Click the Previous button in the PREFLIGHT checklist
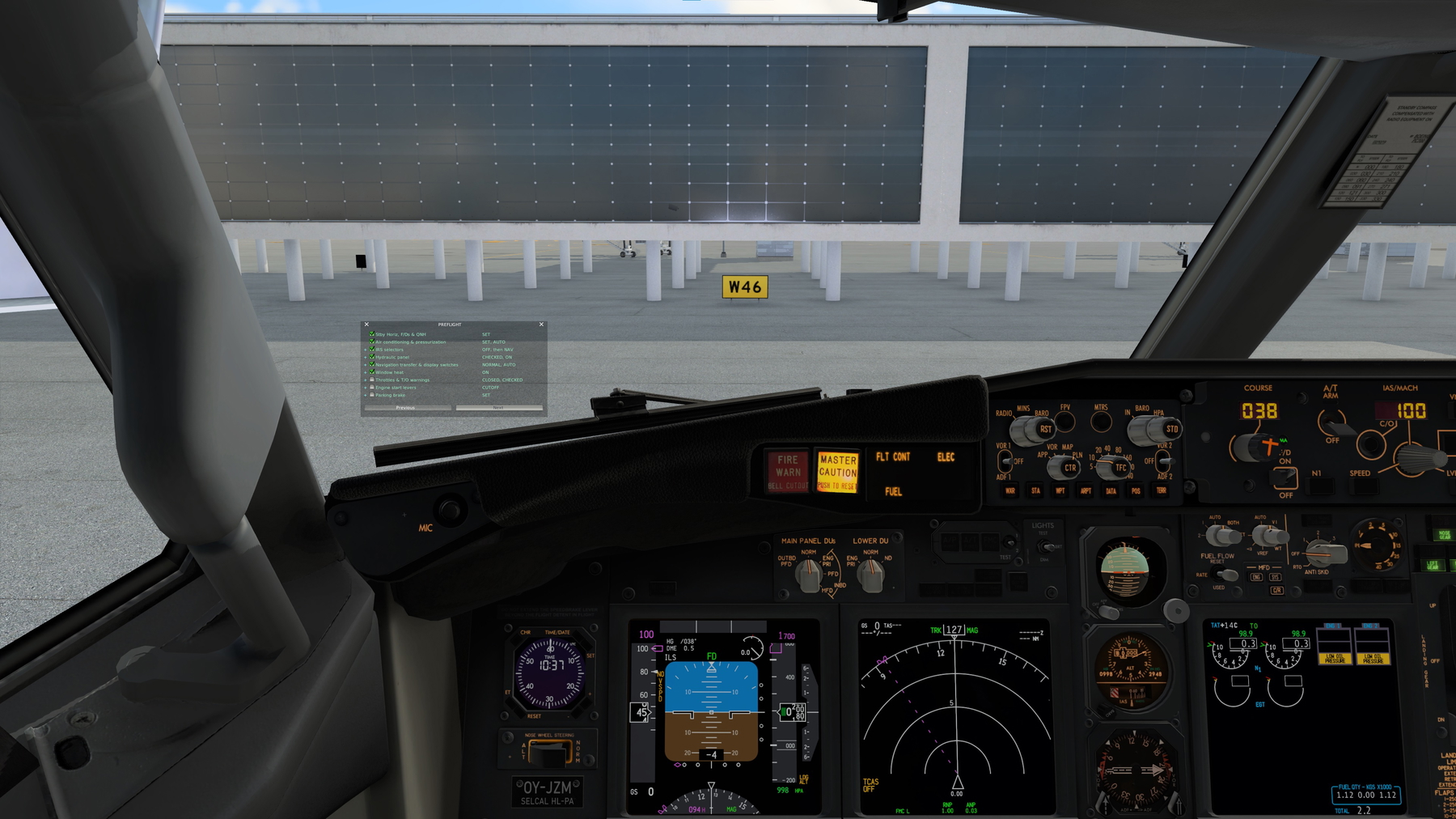This screenshot has height=819, width=1456. [406, 408]
